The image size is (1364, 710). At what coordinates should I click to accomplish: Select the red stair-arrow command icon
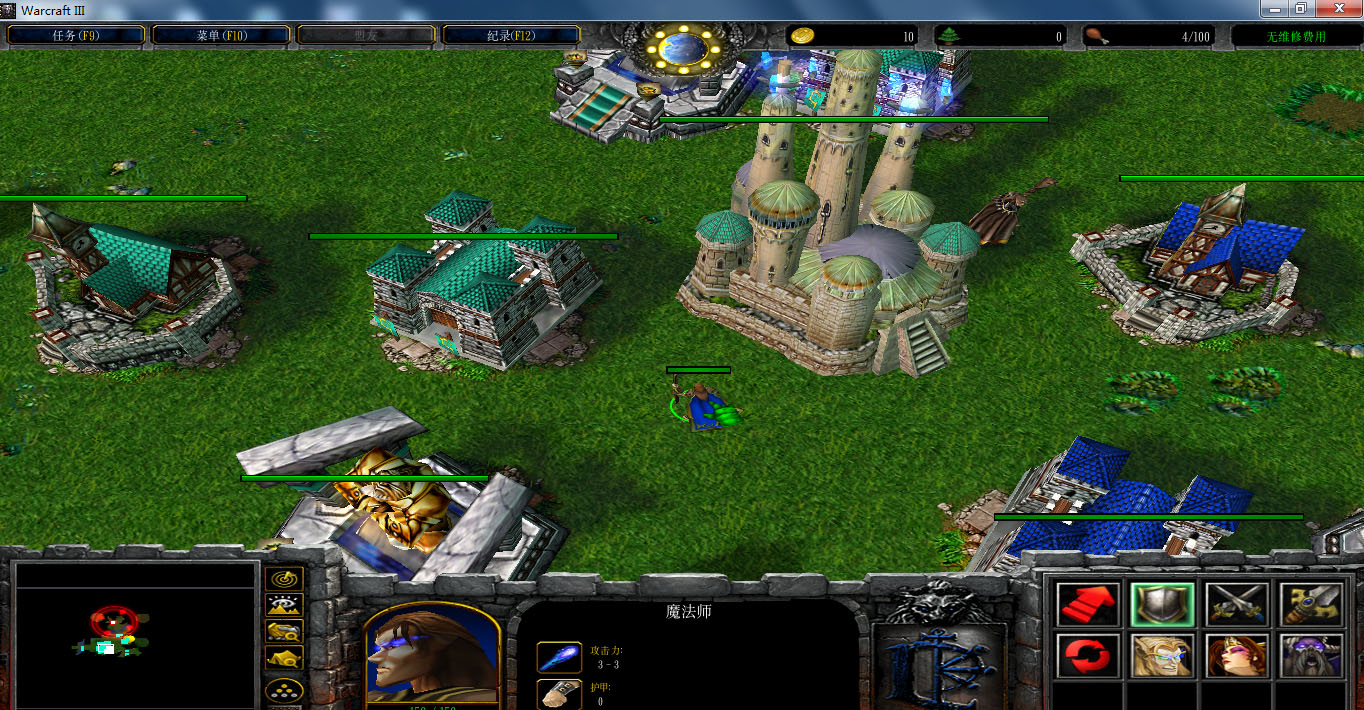coord(1086,604)
